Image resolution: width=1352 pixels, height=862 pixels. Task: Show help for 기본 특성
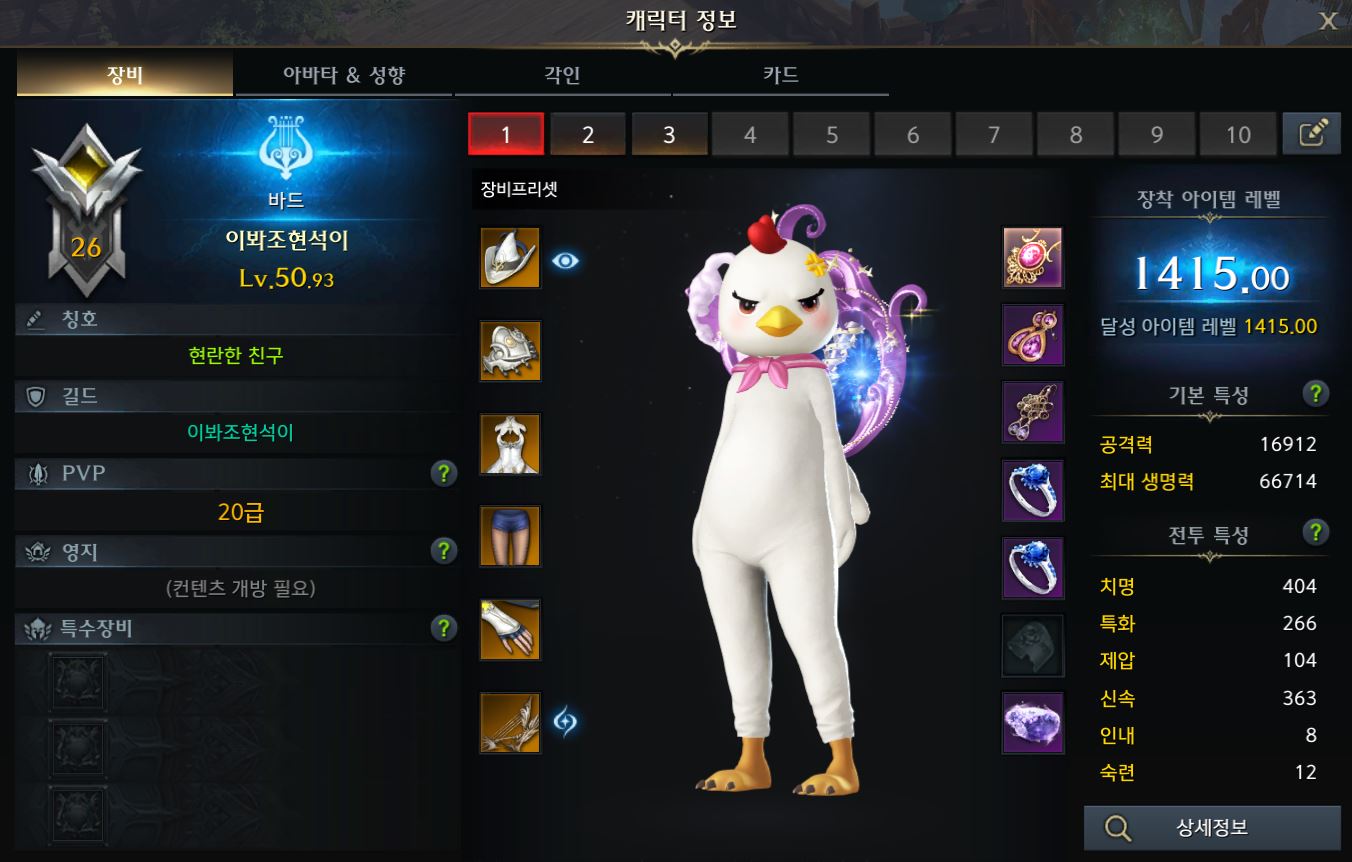click(1316, 393)
